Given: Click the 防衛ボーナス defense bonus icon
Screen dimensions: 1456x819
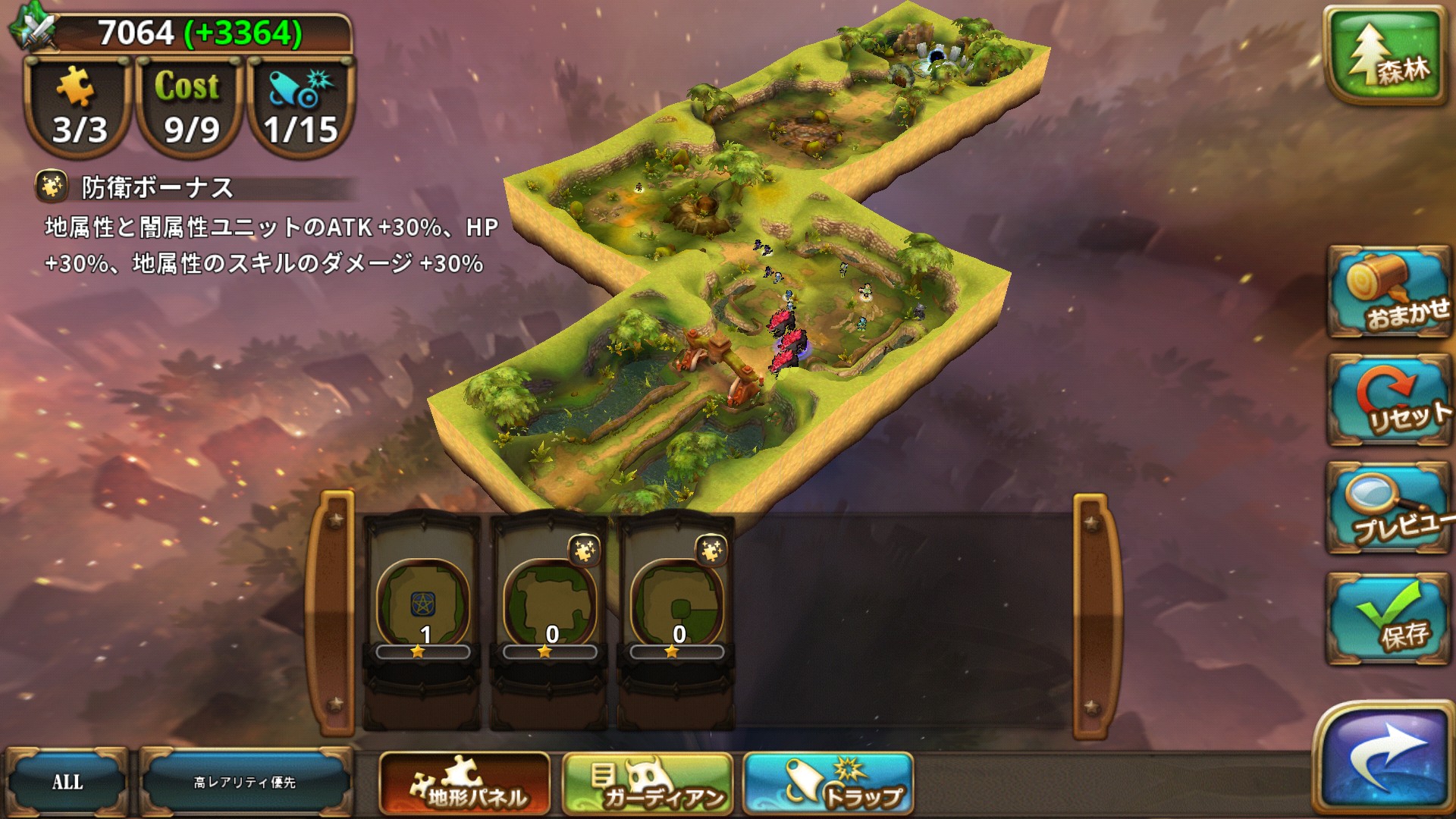Looking at the screenshot, I should [52, 187].
